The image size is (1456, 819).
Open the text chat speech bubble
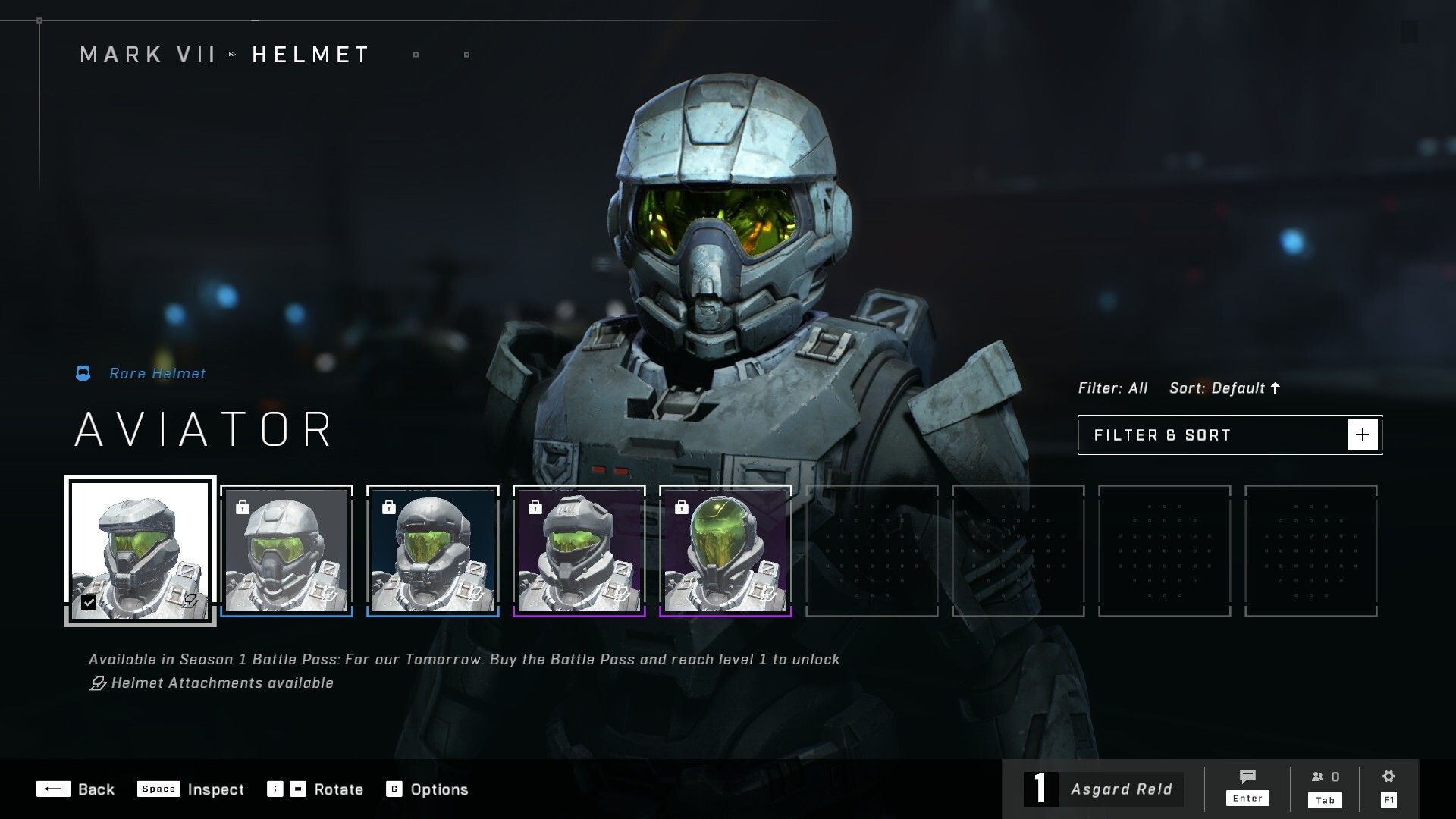pyautogui.click(x=1247, y=786)
